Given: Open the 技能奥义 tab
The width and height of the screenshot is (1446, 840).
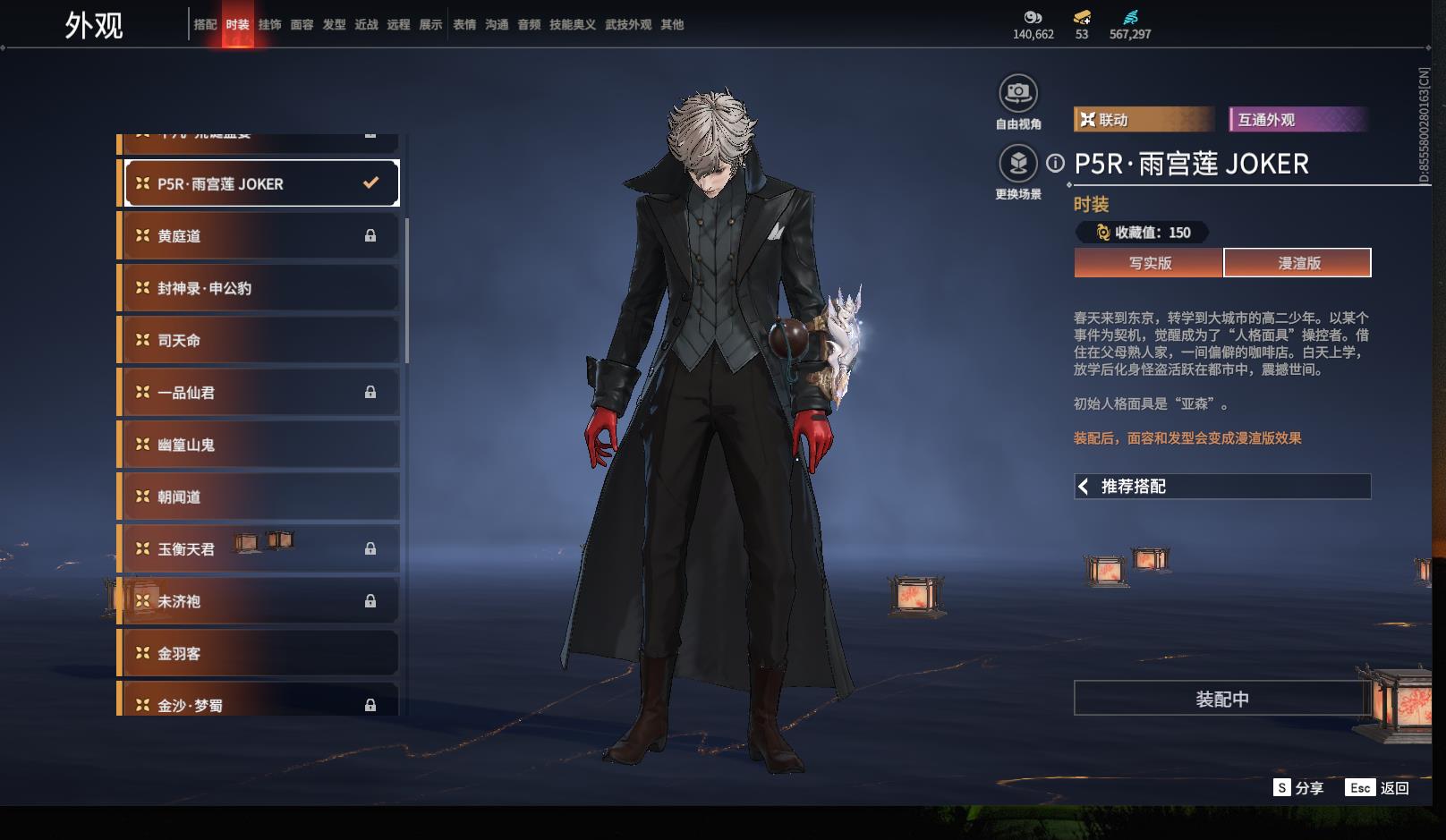Looking at the screenshot, I should (x=573, y=25).
